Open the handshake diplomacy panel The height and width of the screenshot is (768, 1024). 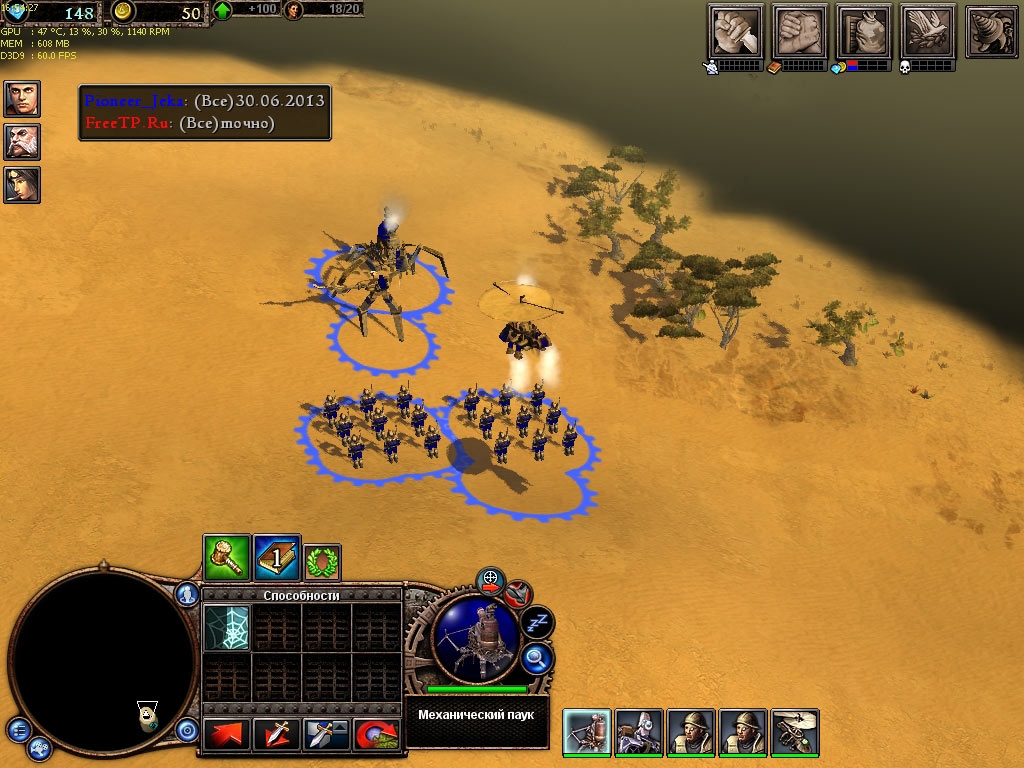coord(800,31)
